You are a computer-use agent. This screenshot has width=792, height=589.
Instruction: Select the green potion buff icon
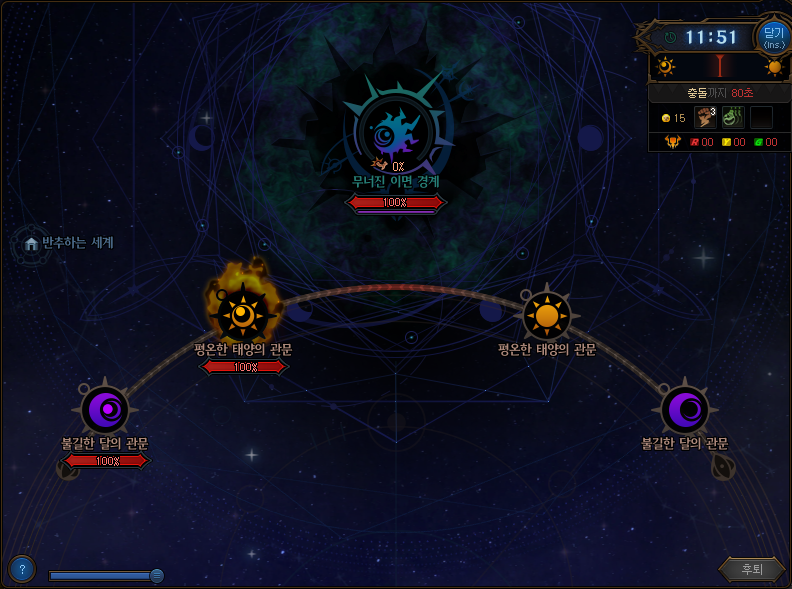(x=733, y=118)
